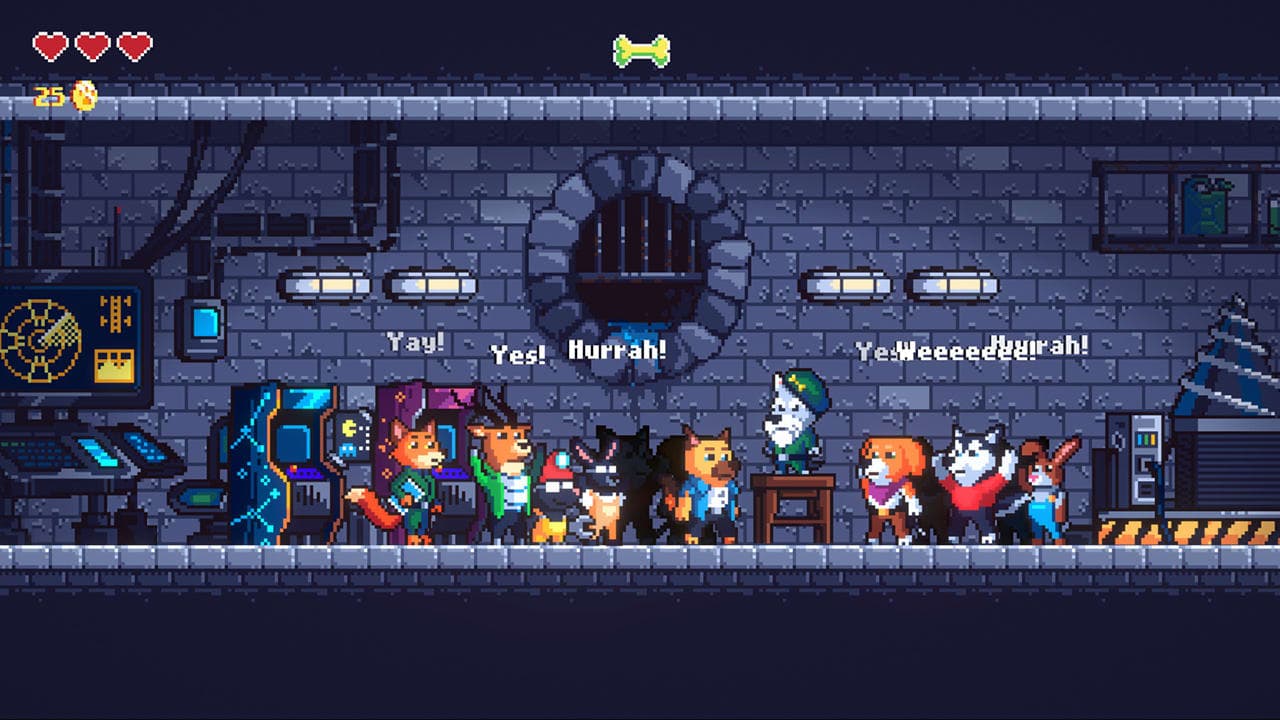Click the Yay! speech bubble

coord(404,339)
